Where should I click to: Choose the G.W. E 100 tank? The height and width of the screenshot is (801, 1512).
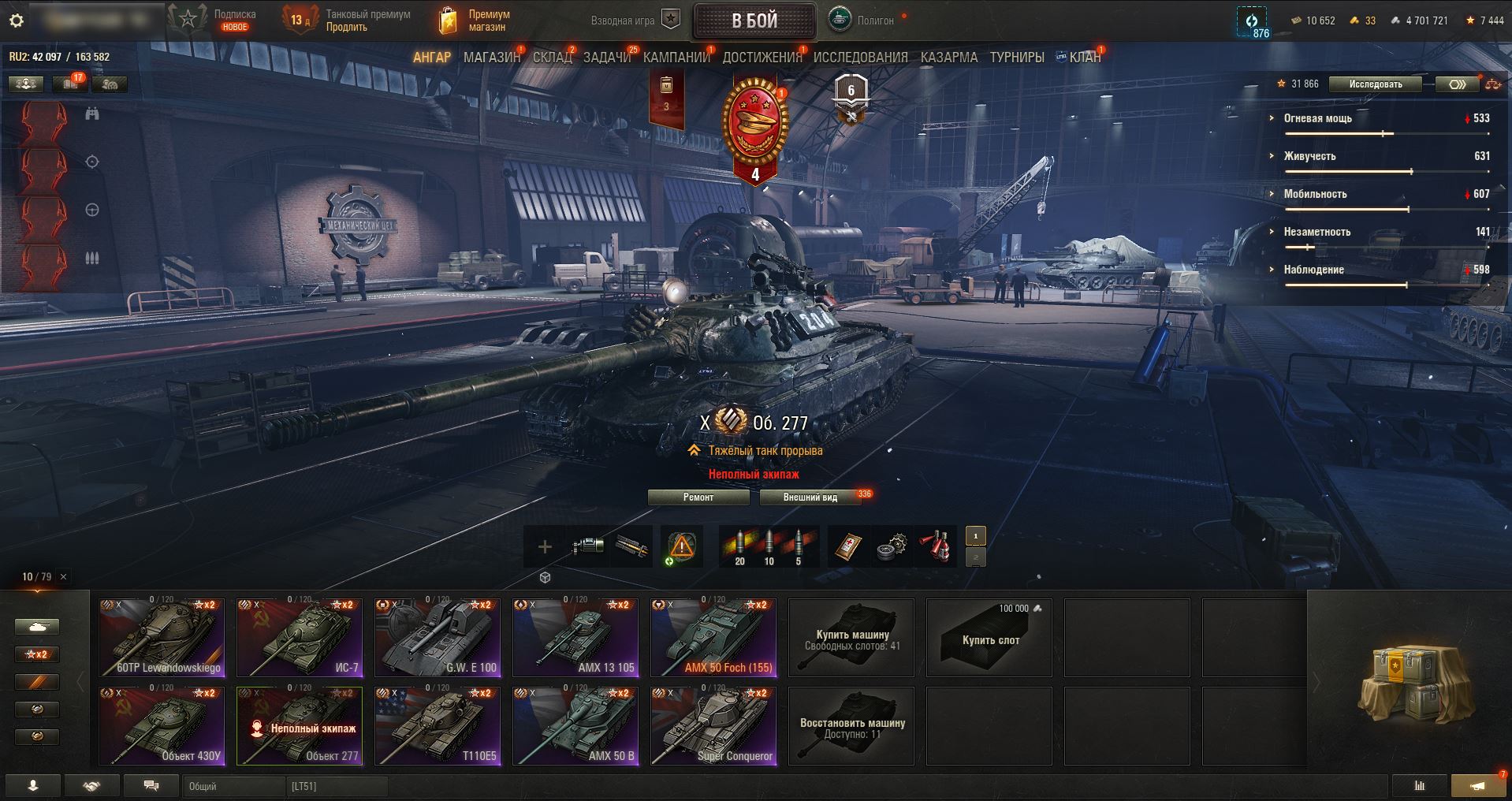tap(438, 638)
